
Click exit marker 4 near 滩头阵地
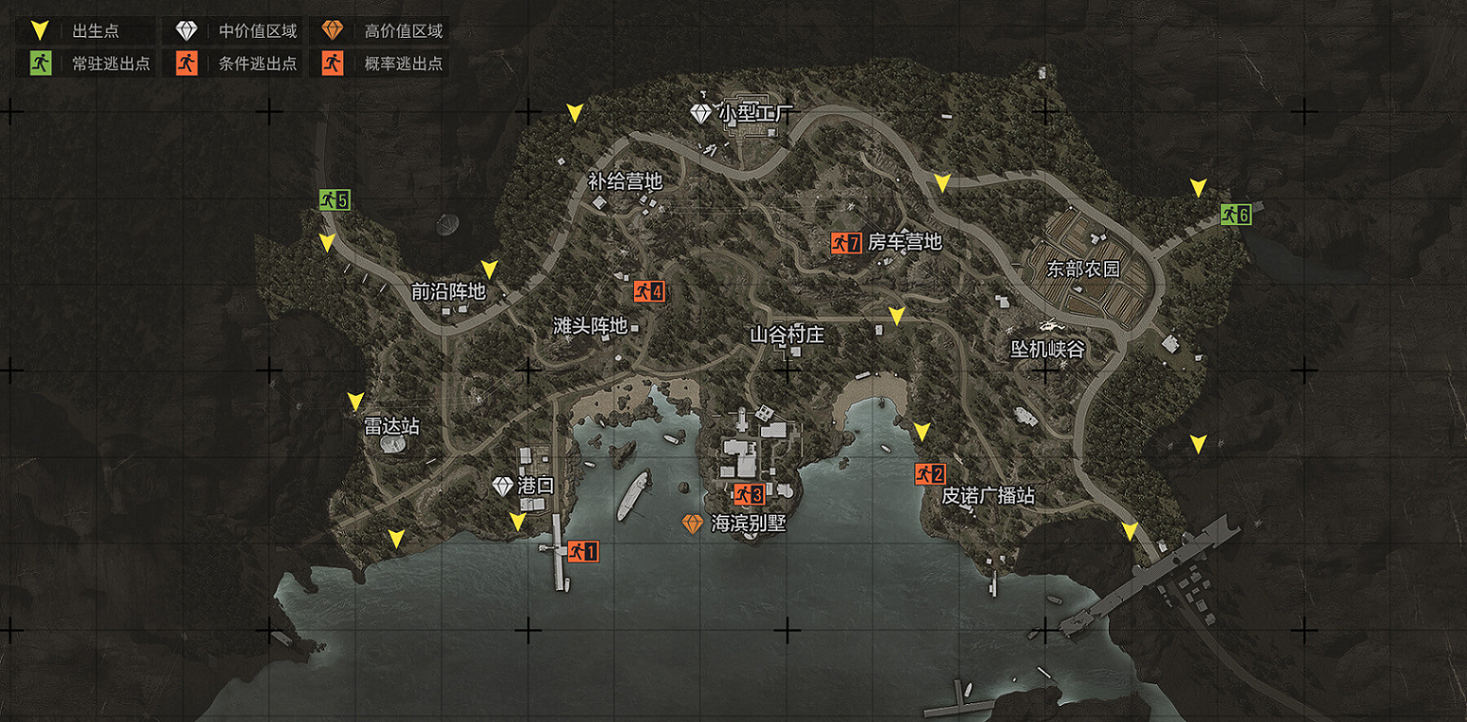(x=650, y=291)
